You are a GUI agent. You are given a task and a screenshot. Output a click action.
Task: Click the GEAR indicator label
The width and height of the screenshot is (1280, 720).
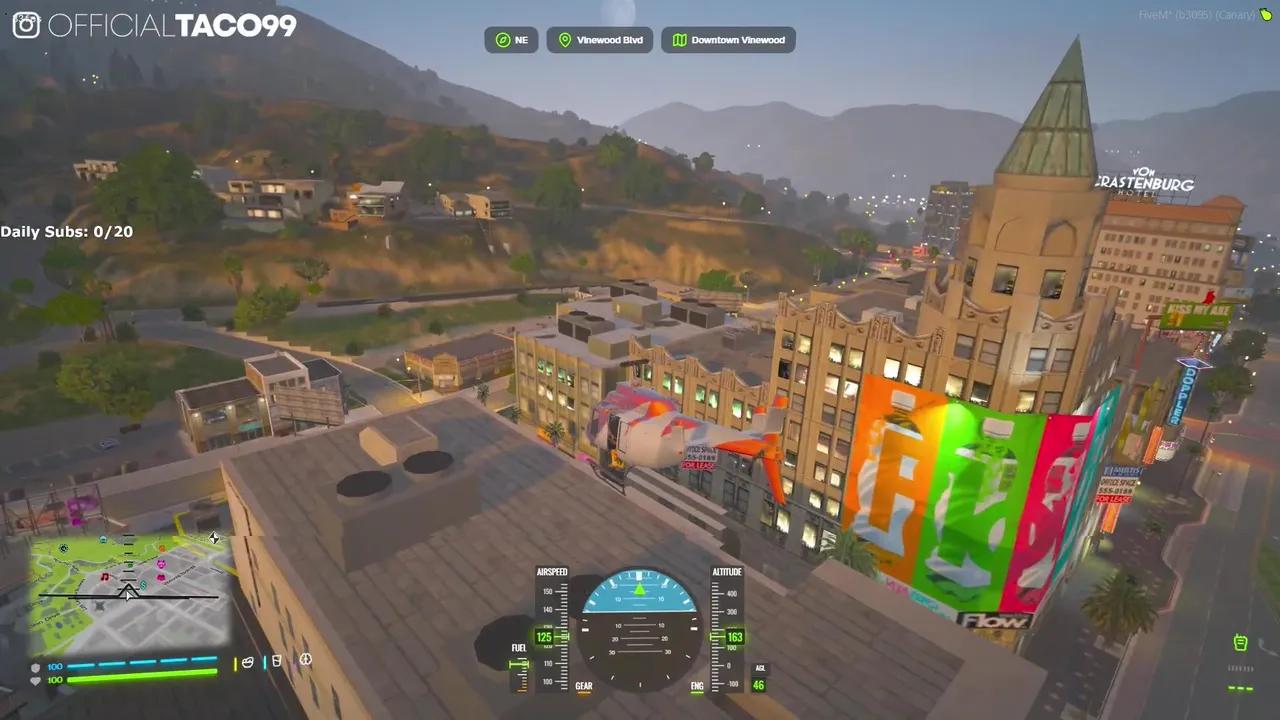(584, 687)
